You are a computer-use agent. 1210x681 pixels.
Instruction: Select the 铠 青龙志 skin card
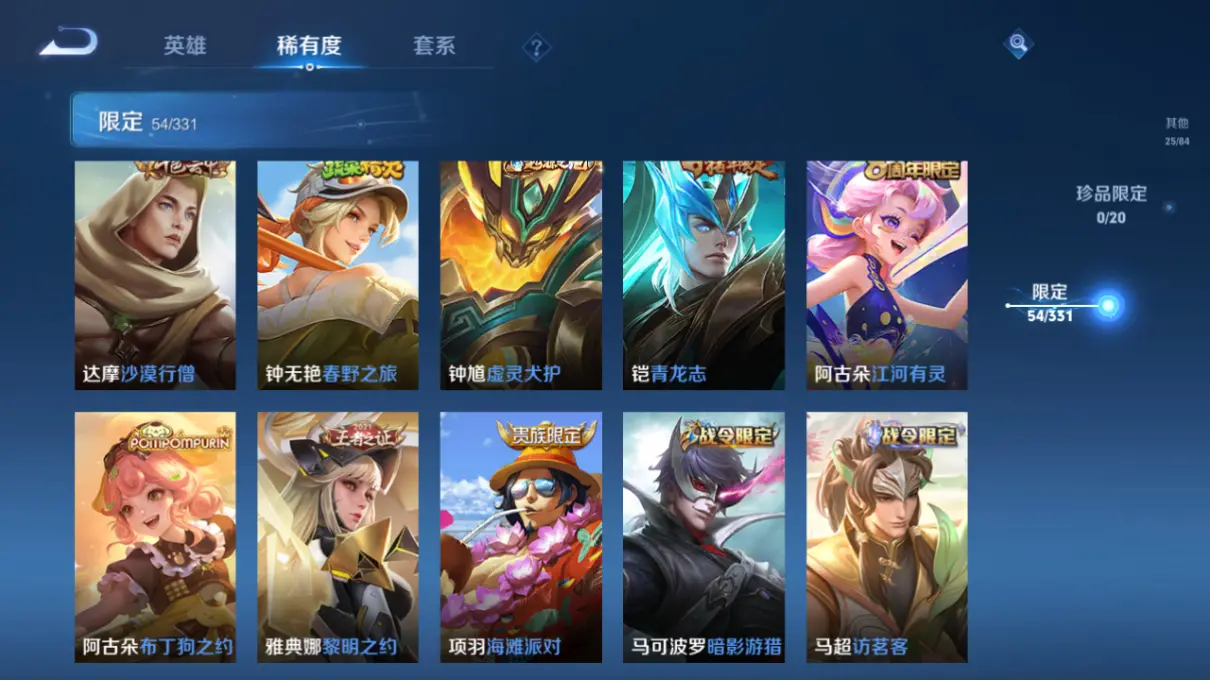click(x=704, y=275)
